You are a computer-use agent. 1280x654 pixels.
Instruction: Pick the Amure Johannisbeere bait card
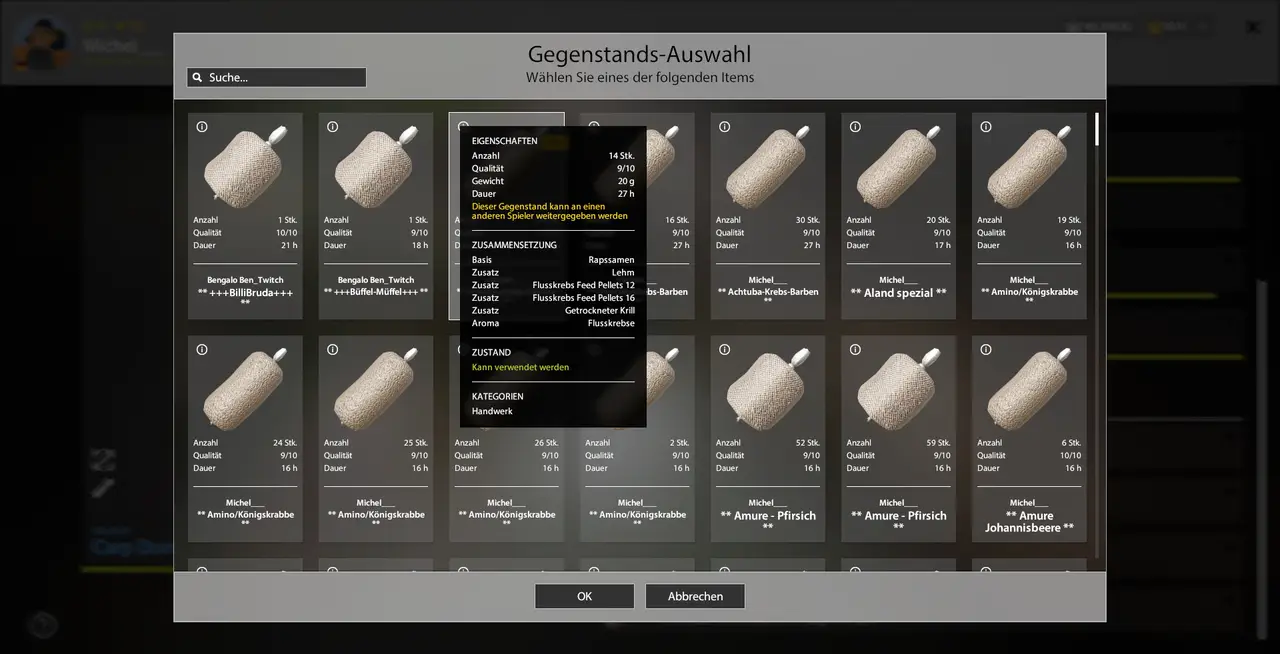tap(1029, 438)
